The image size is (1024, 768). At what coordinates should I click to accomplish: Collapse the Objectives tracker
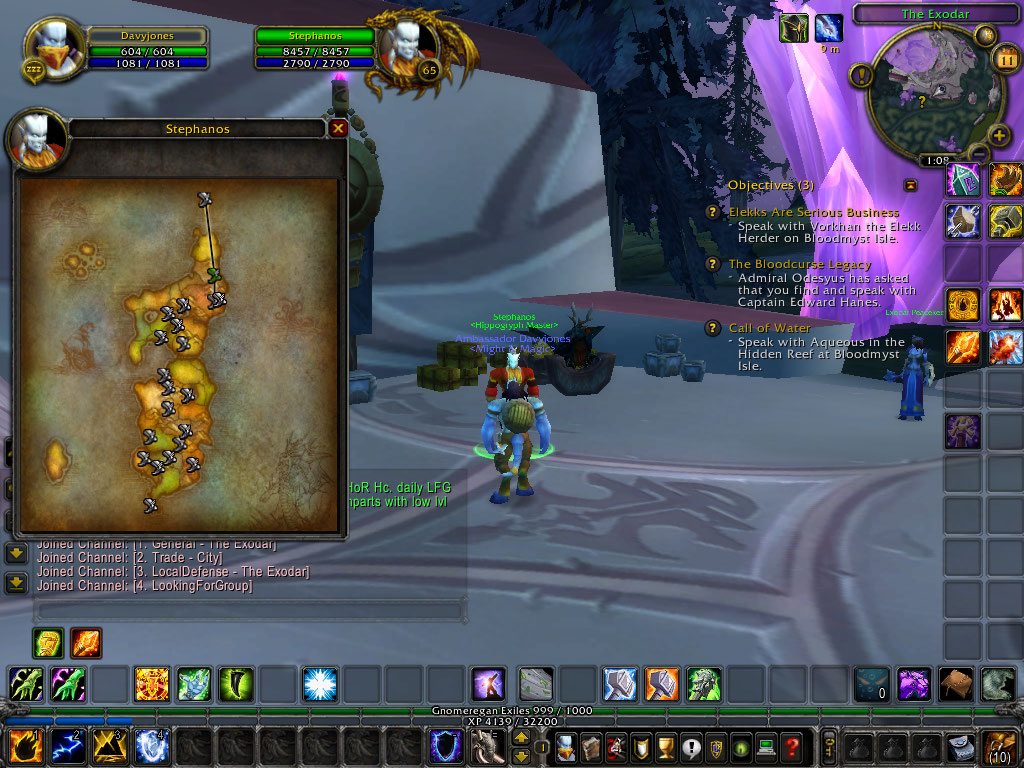(910, 185)
